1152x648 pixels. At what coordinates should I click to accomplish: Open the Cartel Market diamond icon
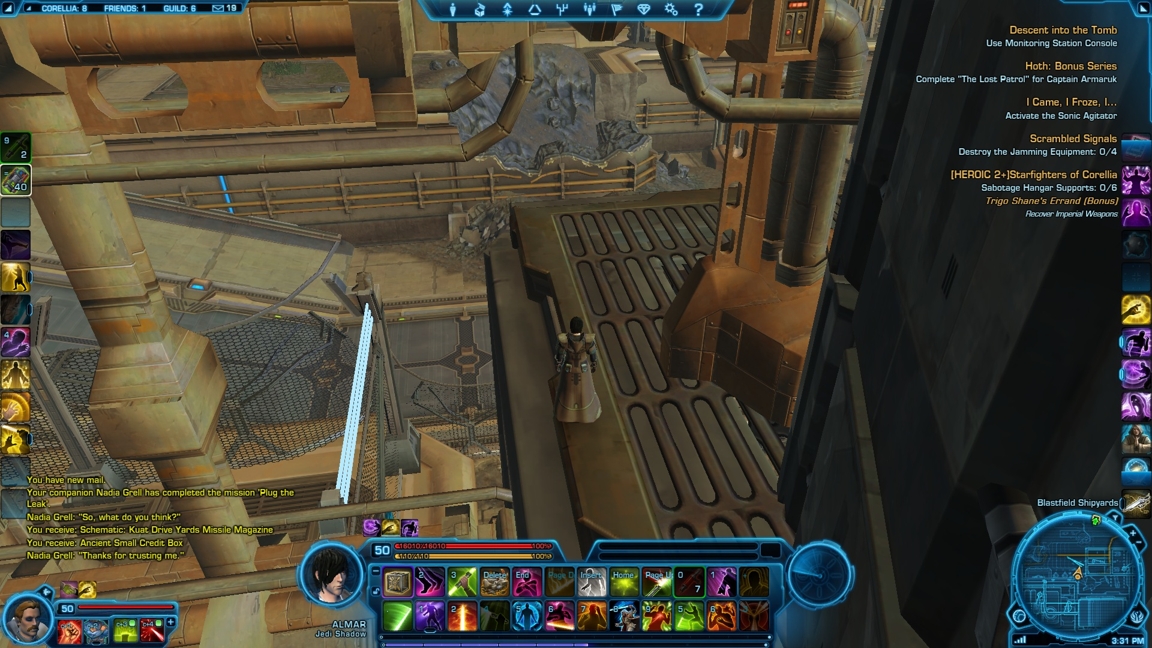click(644, 9)
